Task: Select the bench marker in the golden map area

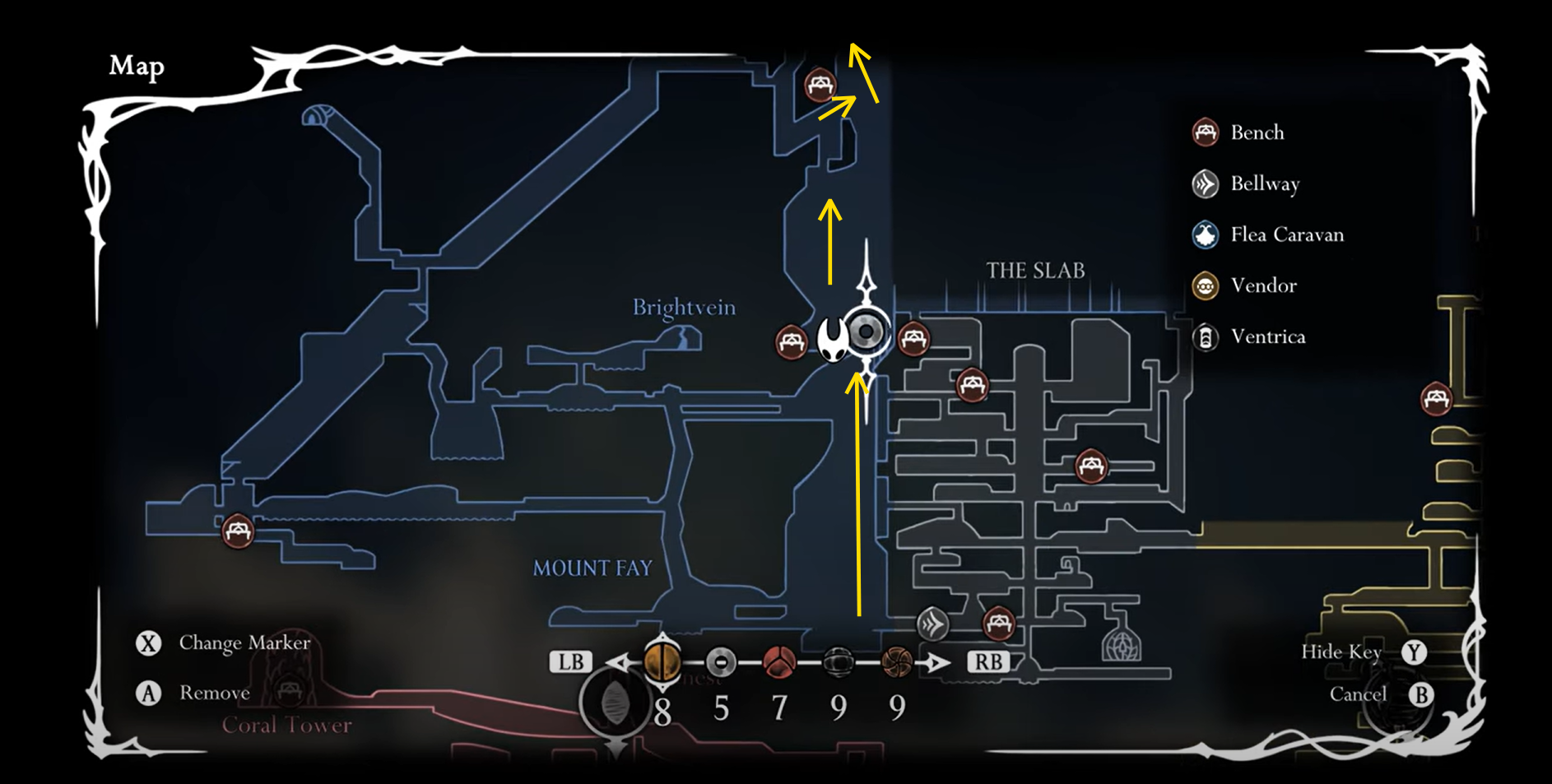Action: tap(1436, 399)
